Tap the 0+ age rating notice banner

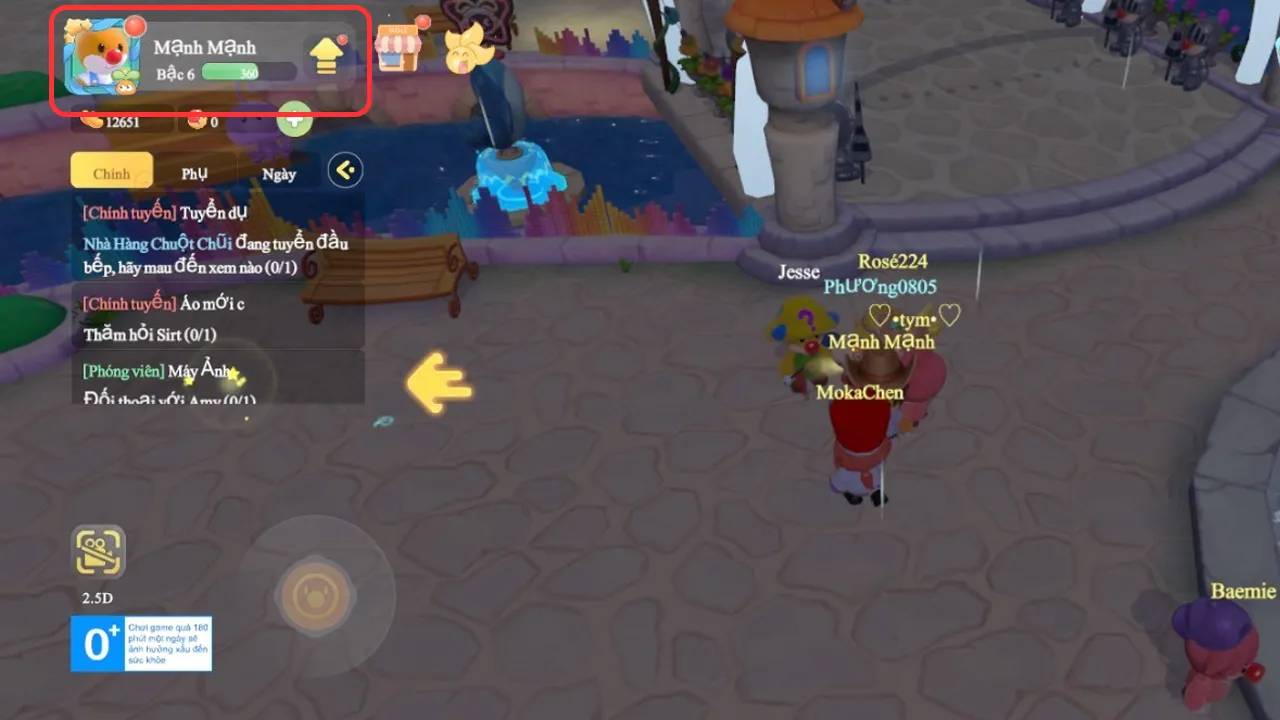(141, 645)
